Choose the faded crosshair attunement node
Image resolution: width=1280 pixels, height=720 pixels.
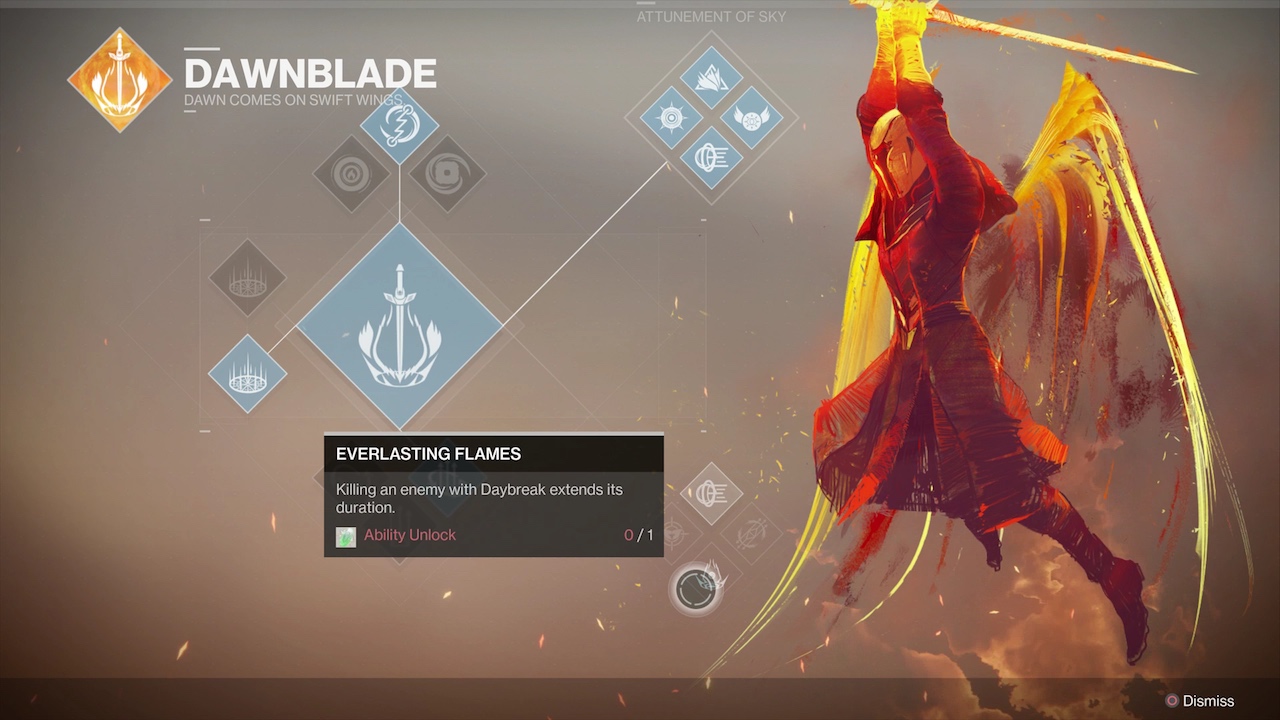click(x=672, y=532)
